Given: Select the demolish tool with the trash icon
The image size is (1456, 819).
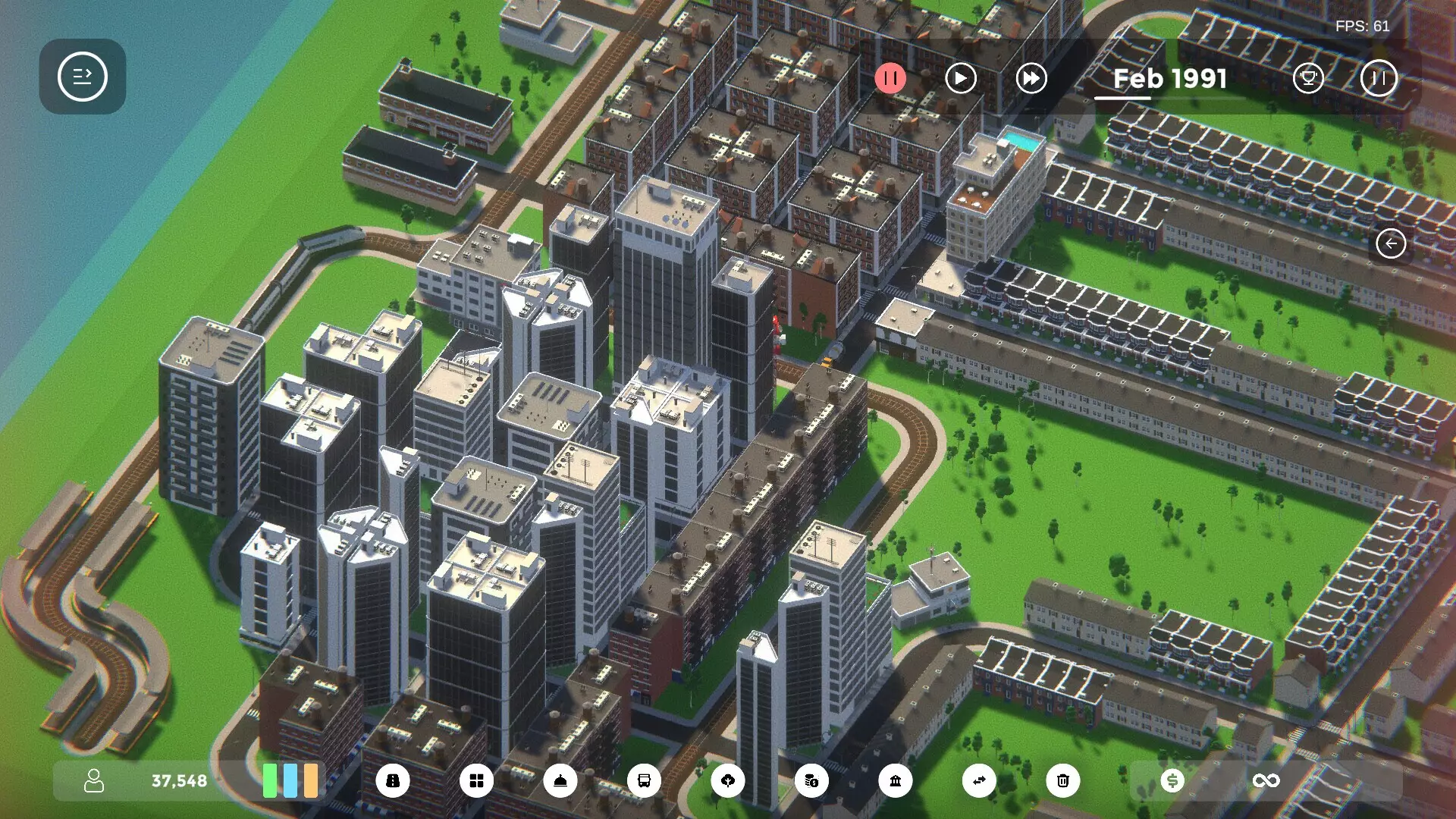Looking at the screenshot, I should [1063, 780].
